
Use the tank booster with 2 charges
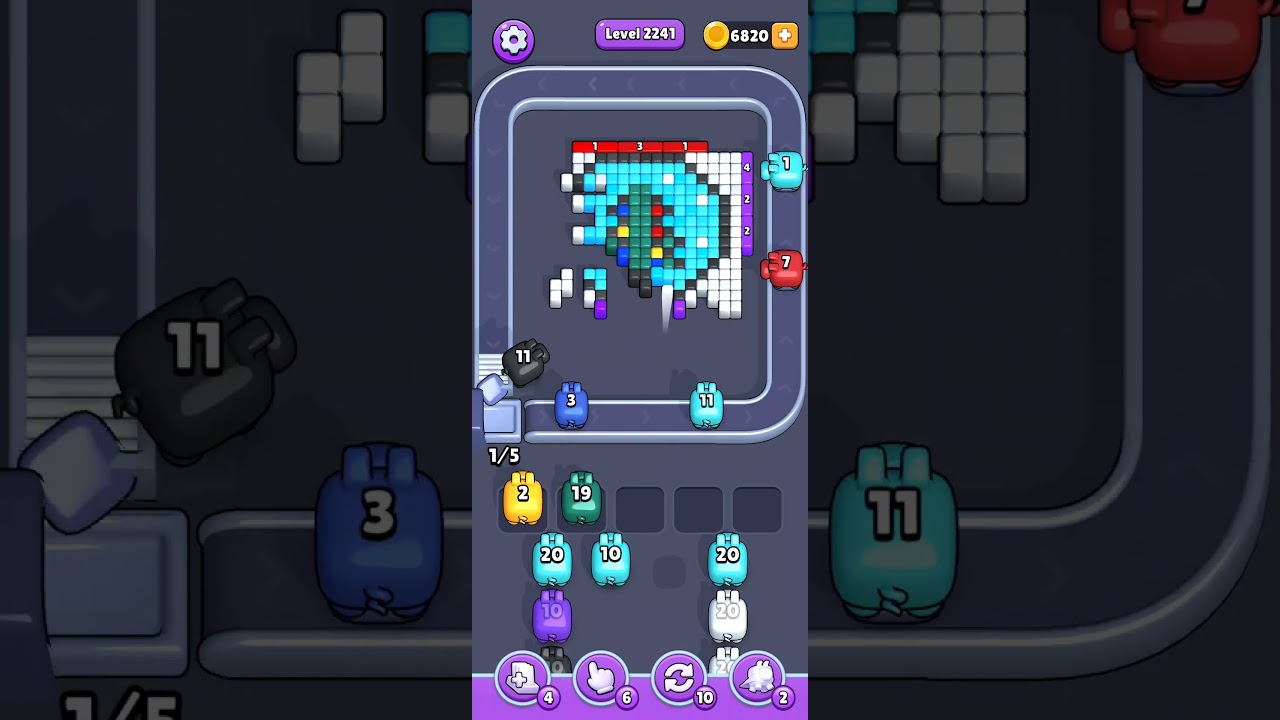coord(760,677)
